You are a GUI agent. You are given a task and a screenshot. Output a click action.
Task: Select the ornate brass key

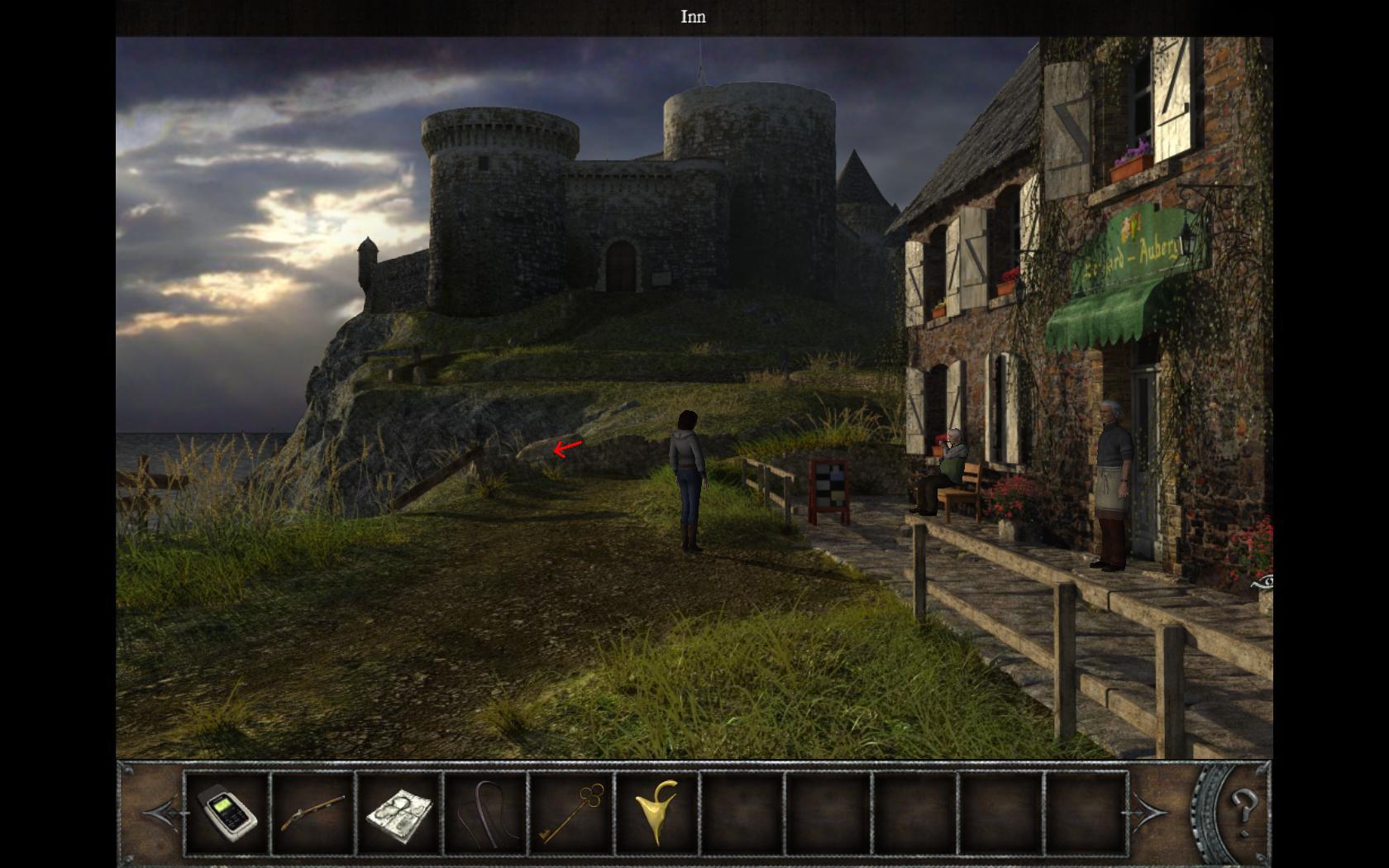click(571, 813)
